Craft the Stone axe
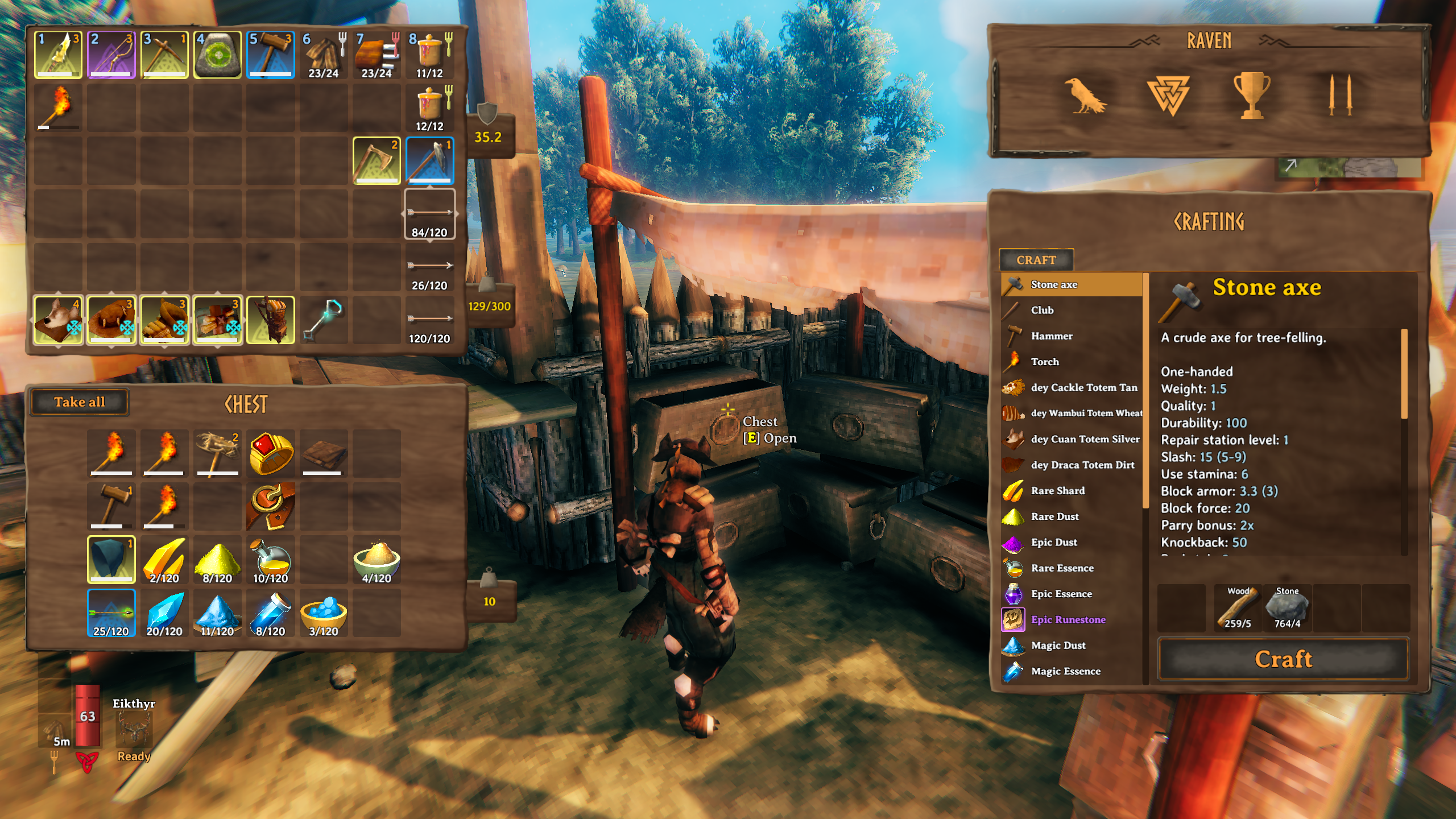 pyautogui.click(x=1283, y=659)
